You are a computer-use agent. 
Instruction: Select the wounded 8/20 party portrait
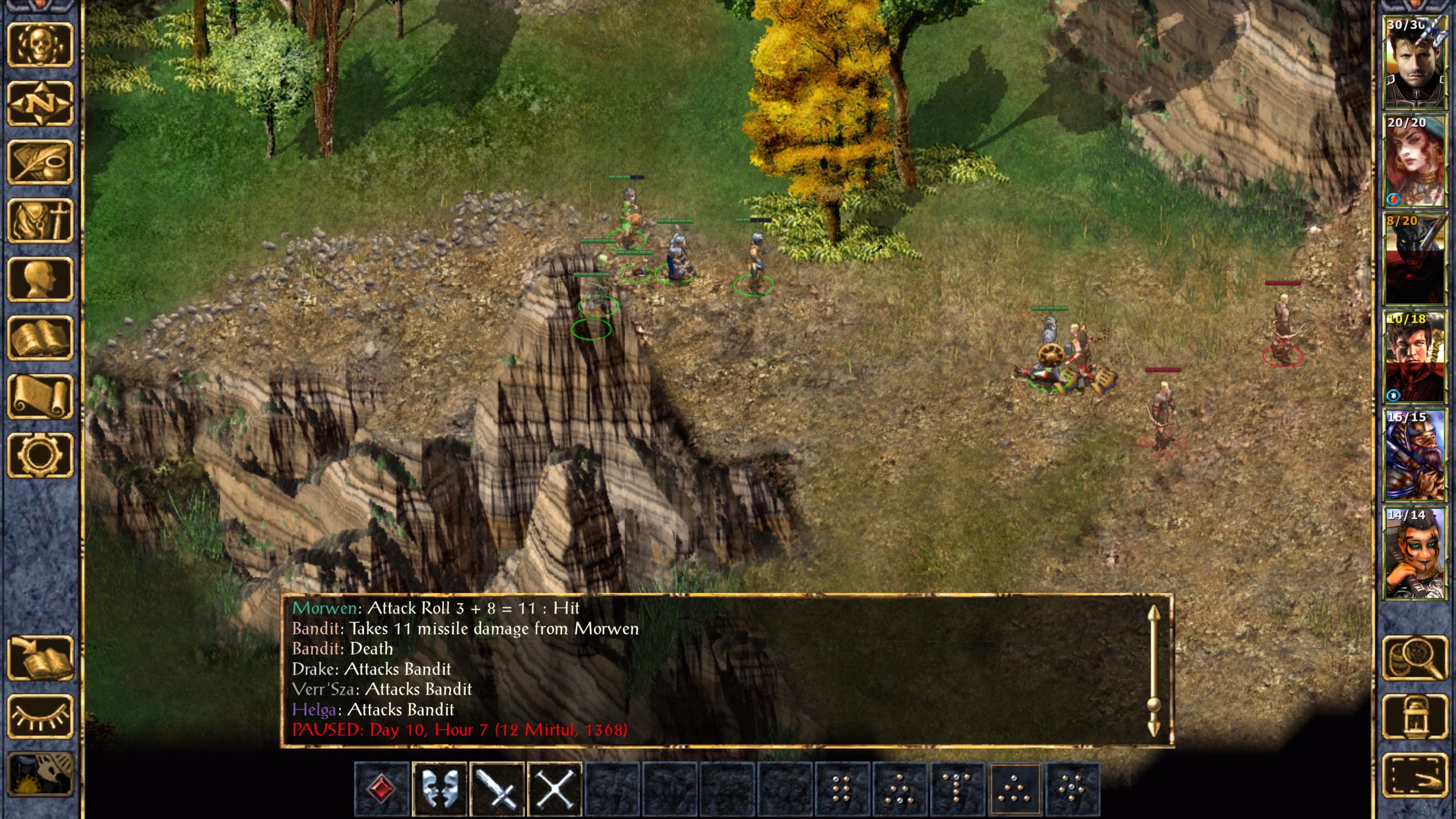coord(1414,259)
